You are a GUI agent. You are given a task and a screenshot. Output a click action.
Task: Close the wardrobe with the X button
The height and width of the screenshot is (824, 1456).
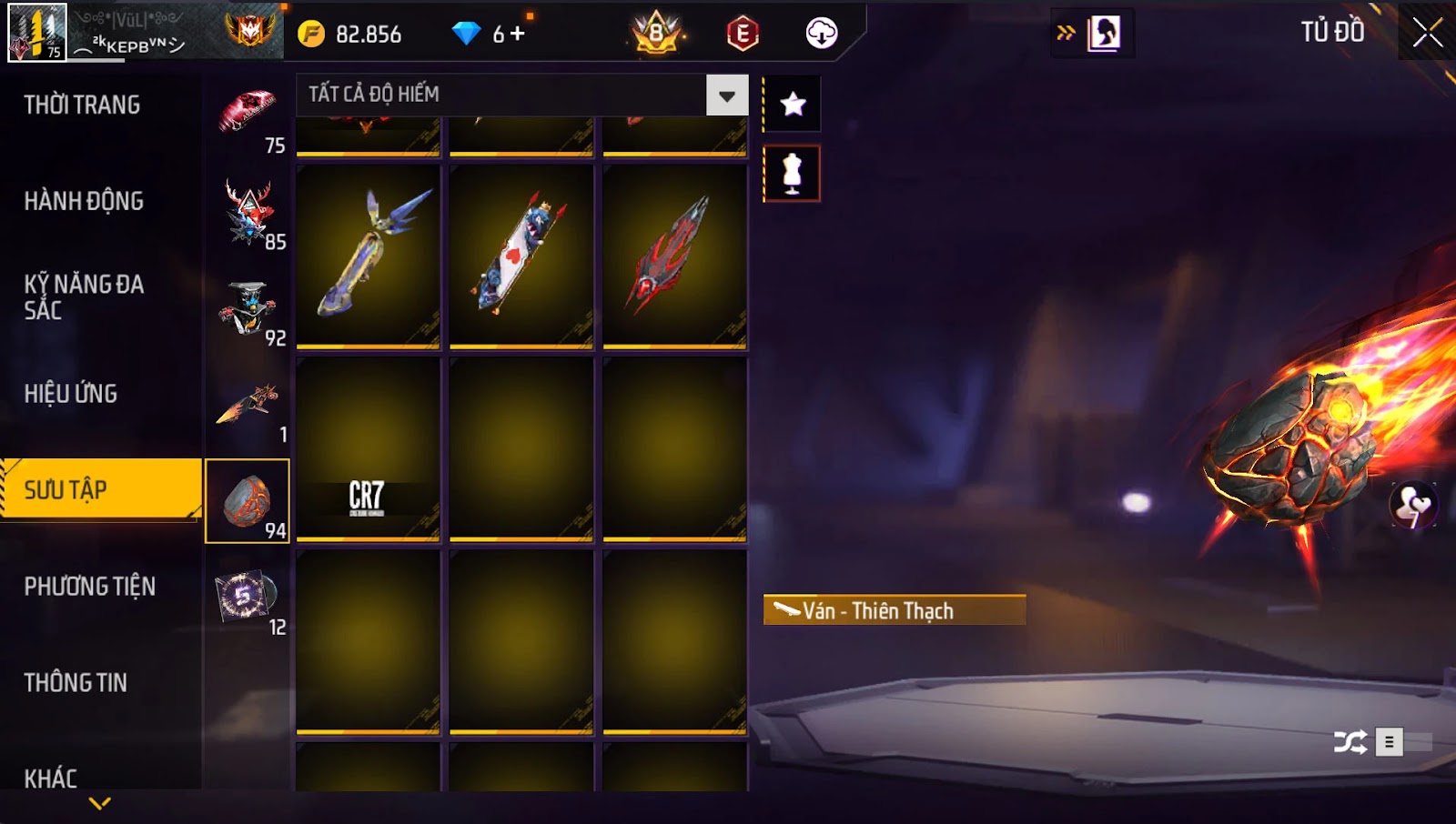click(x=1427, y=33)
